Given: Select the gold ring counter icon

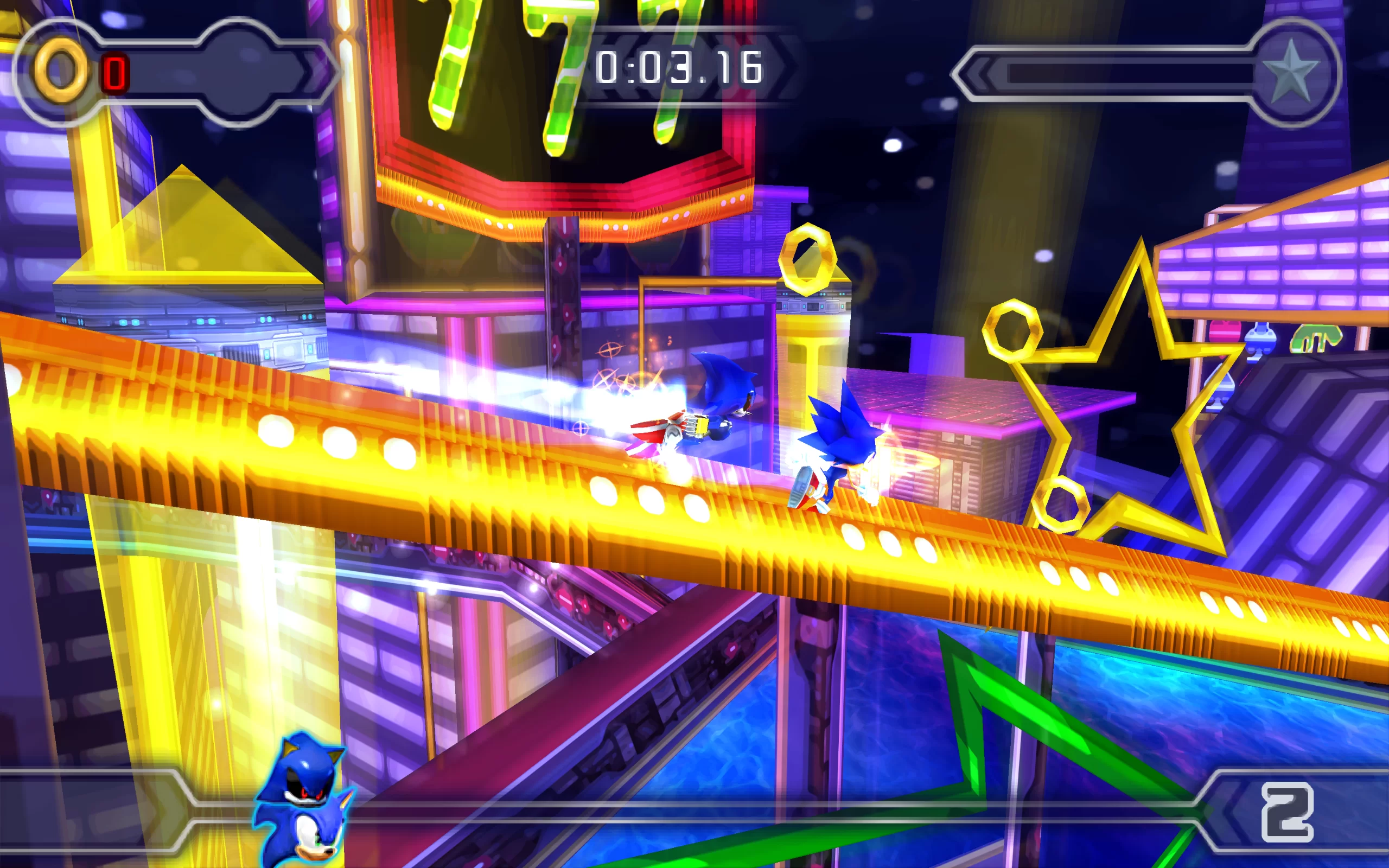Looking at the screenshot, I should 61,71.
